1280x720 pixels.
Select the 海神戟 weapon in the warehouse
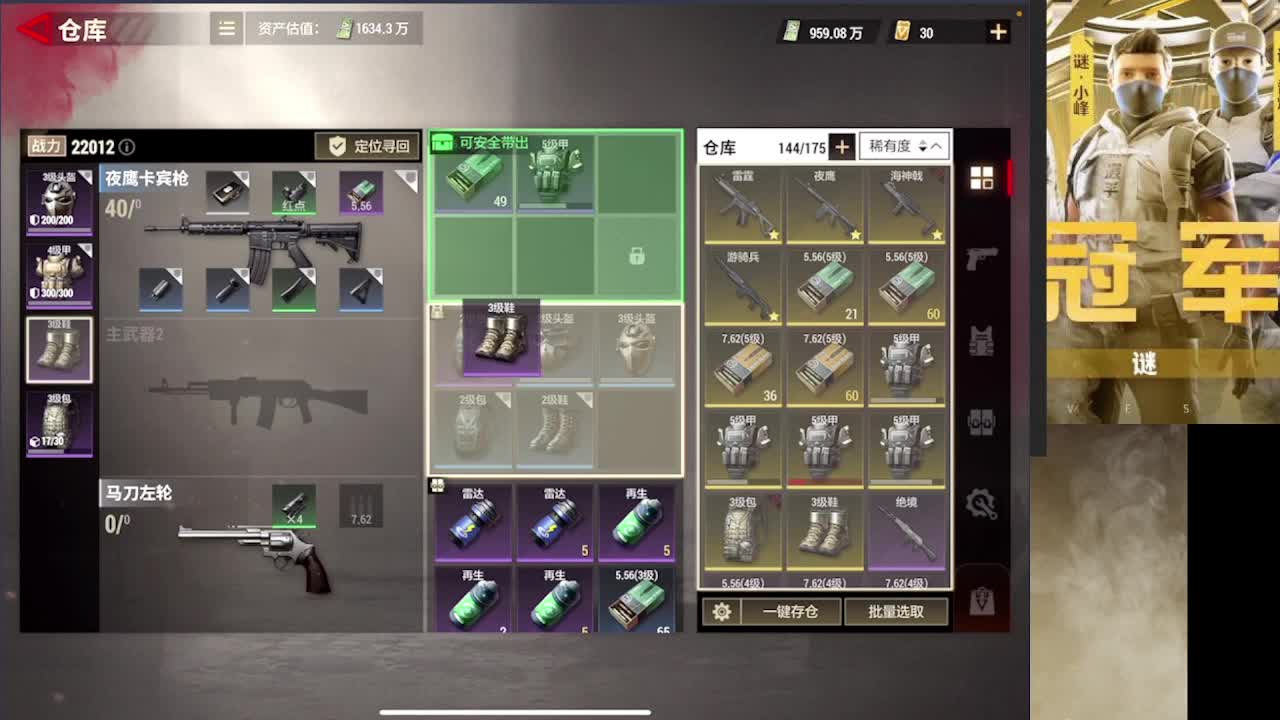[906, 205]
